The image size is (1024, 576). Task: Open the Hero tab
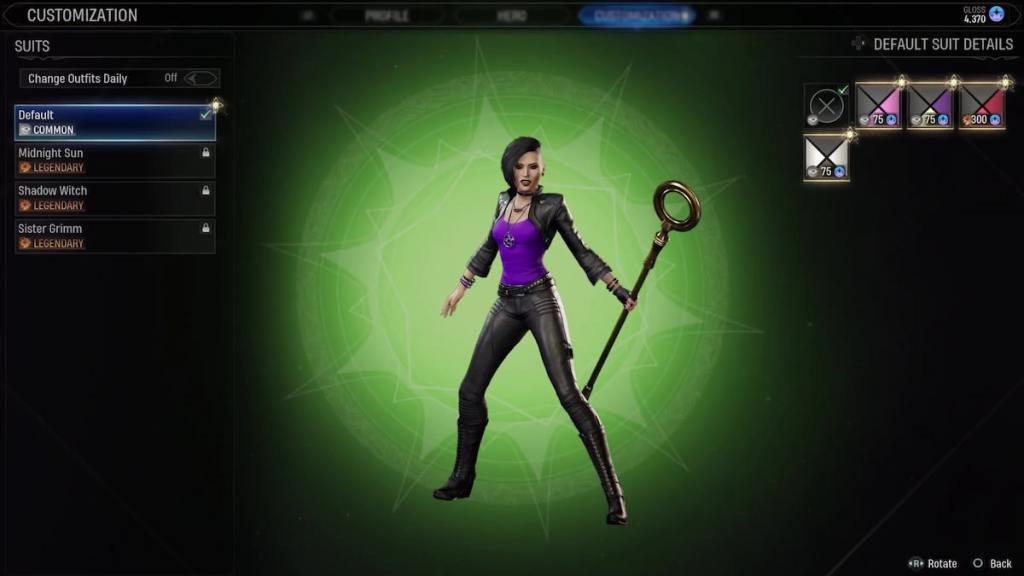[x=511, y=16]
